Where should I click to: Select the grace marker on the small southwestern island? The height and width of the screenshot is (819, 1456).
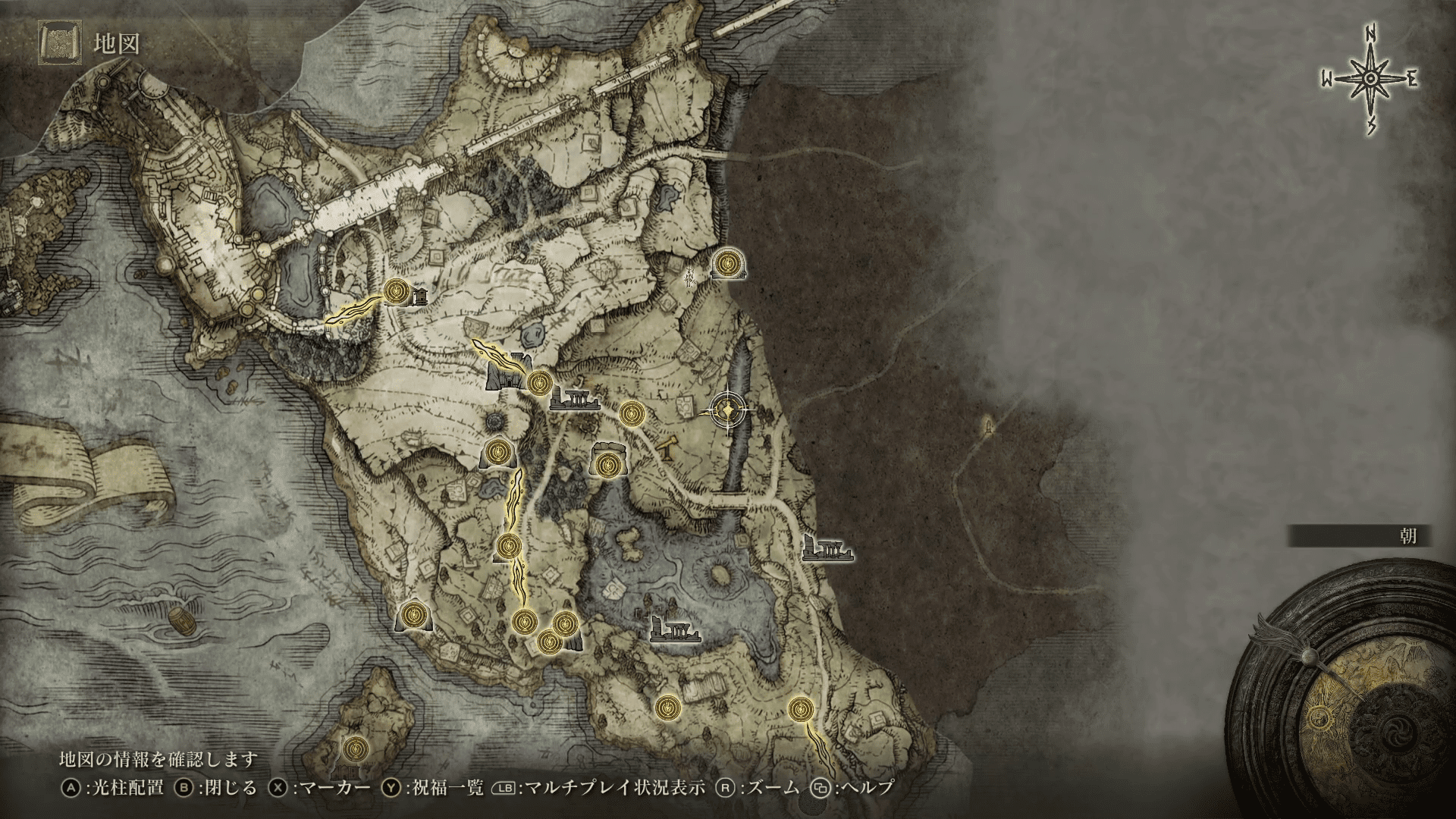tap(352, 749)
